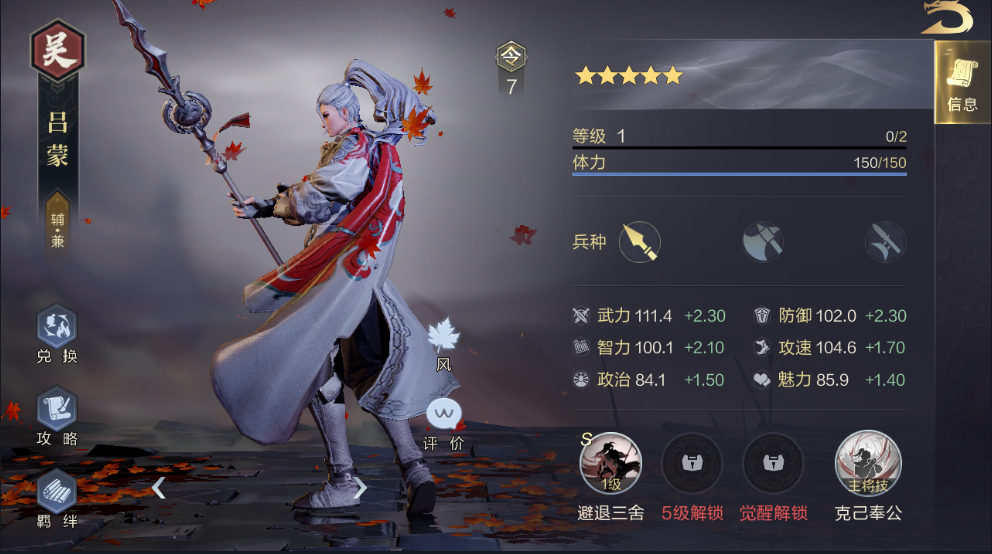Select the spear troop type icon
The width and height of the screenshot is (992, 554).
click(640, 242)
